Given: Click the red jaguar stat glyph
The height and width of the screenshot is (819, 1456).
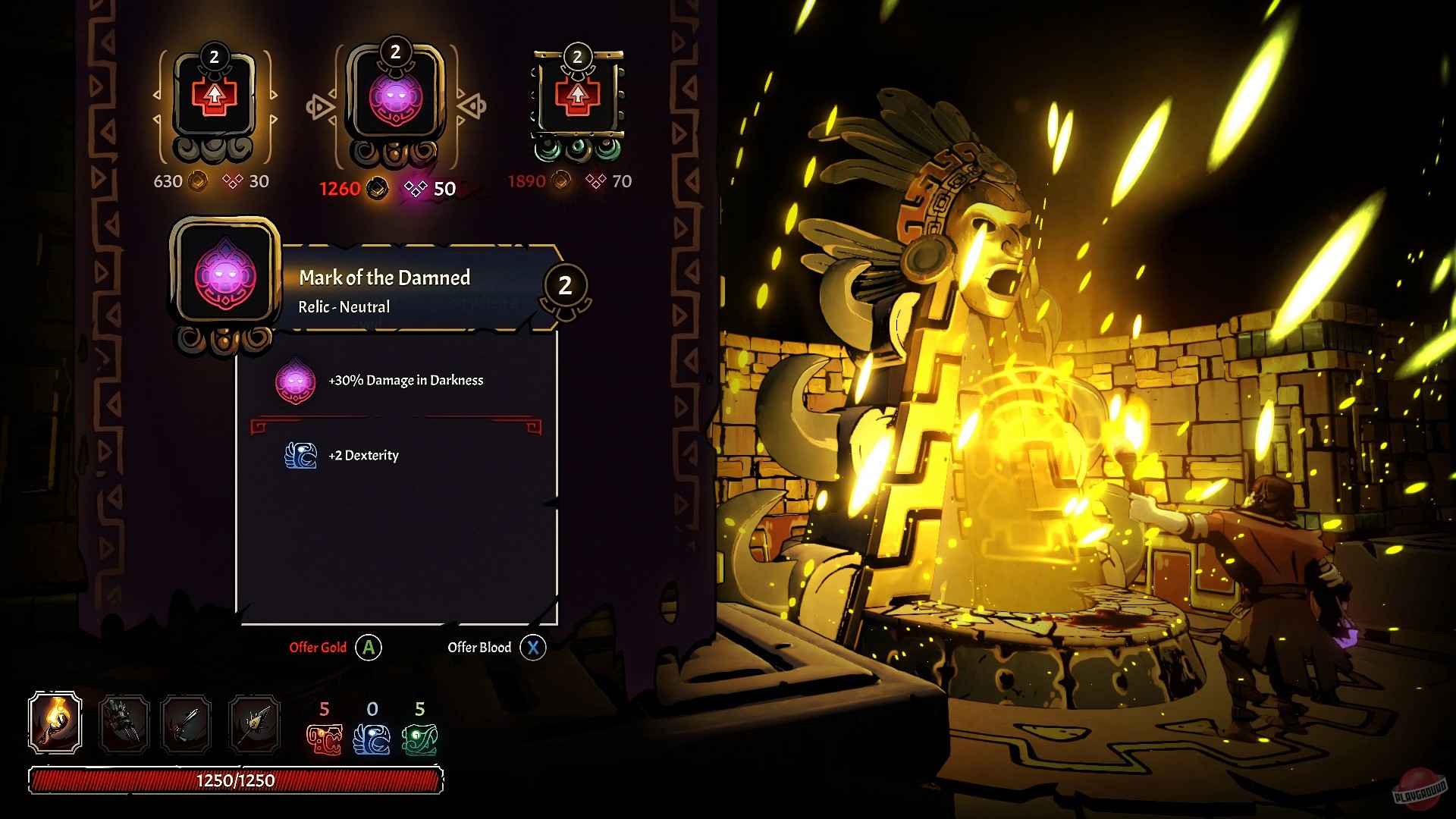Looking at the screenshot, I should pyautogui.click(x=324, y=739).
